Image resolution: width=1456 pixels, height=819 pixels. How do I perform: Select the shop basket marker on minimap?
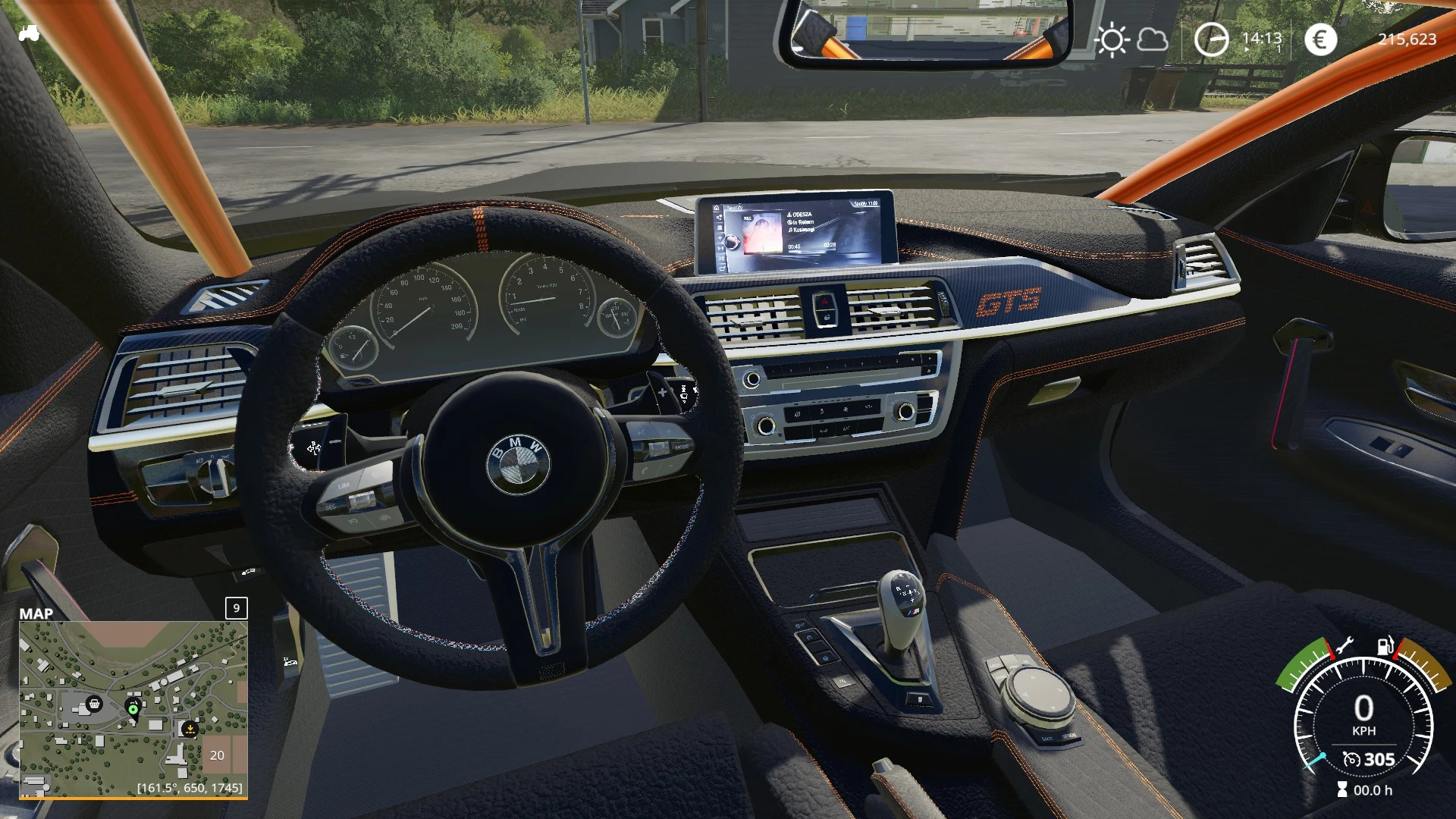pyautogui.click(x=94, y=704)
